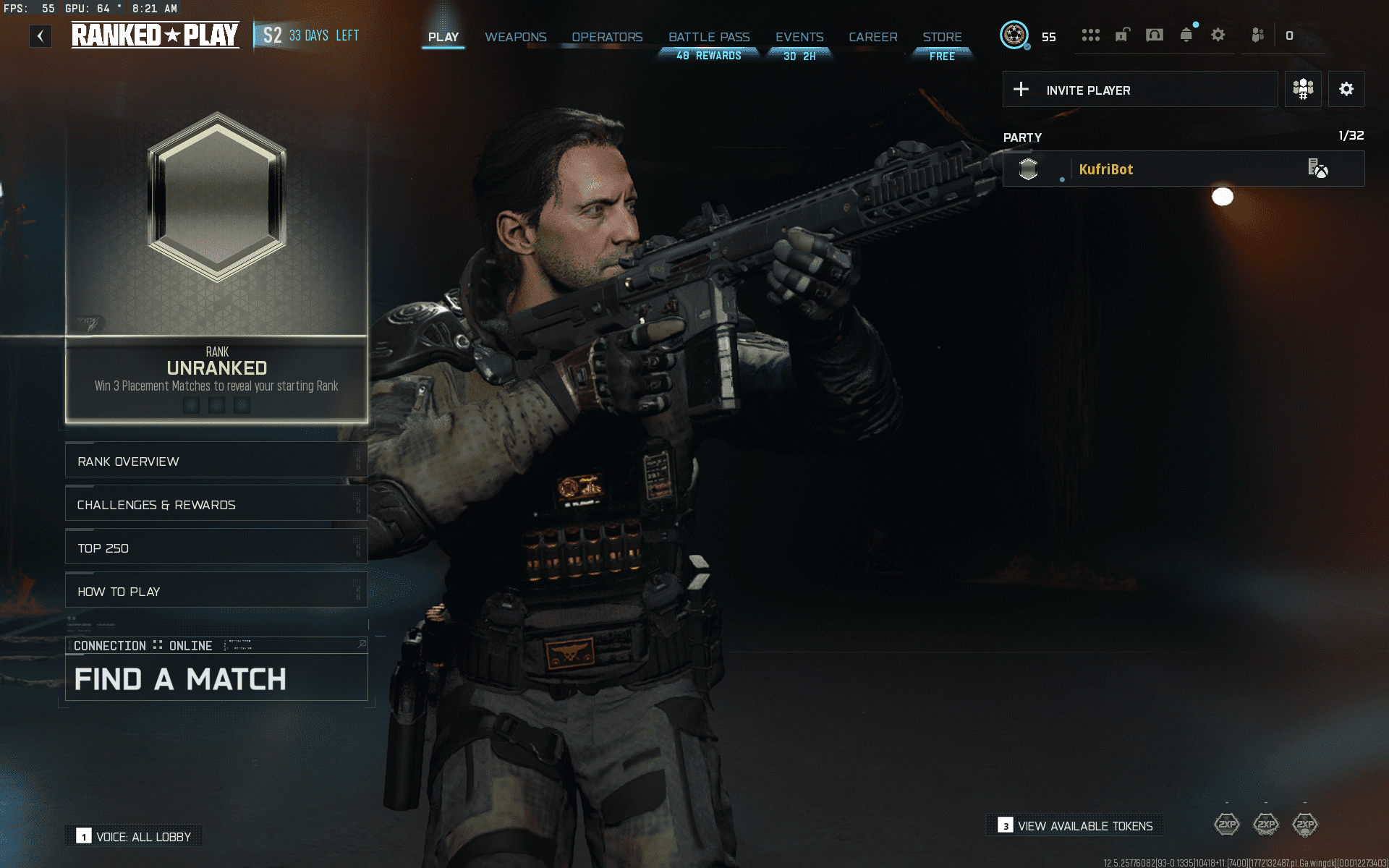Open the notifications bell
Viewport: 1389px width, 868px height.
(x=1186, y=35)
